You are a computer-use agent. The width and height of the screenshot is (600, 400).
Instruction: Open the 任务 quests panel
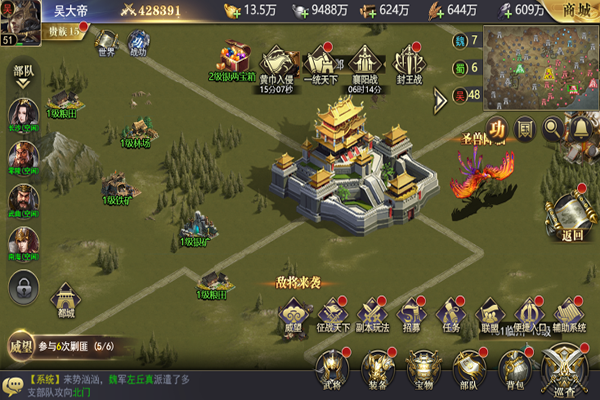pos(450,314)
